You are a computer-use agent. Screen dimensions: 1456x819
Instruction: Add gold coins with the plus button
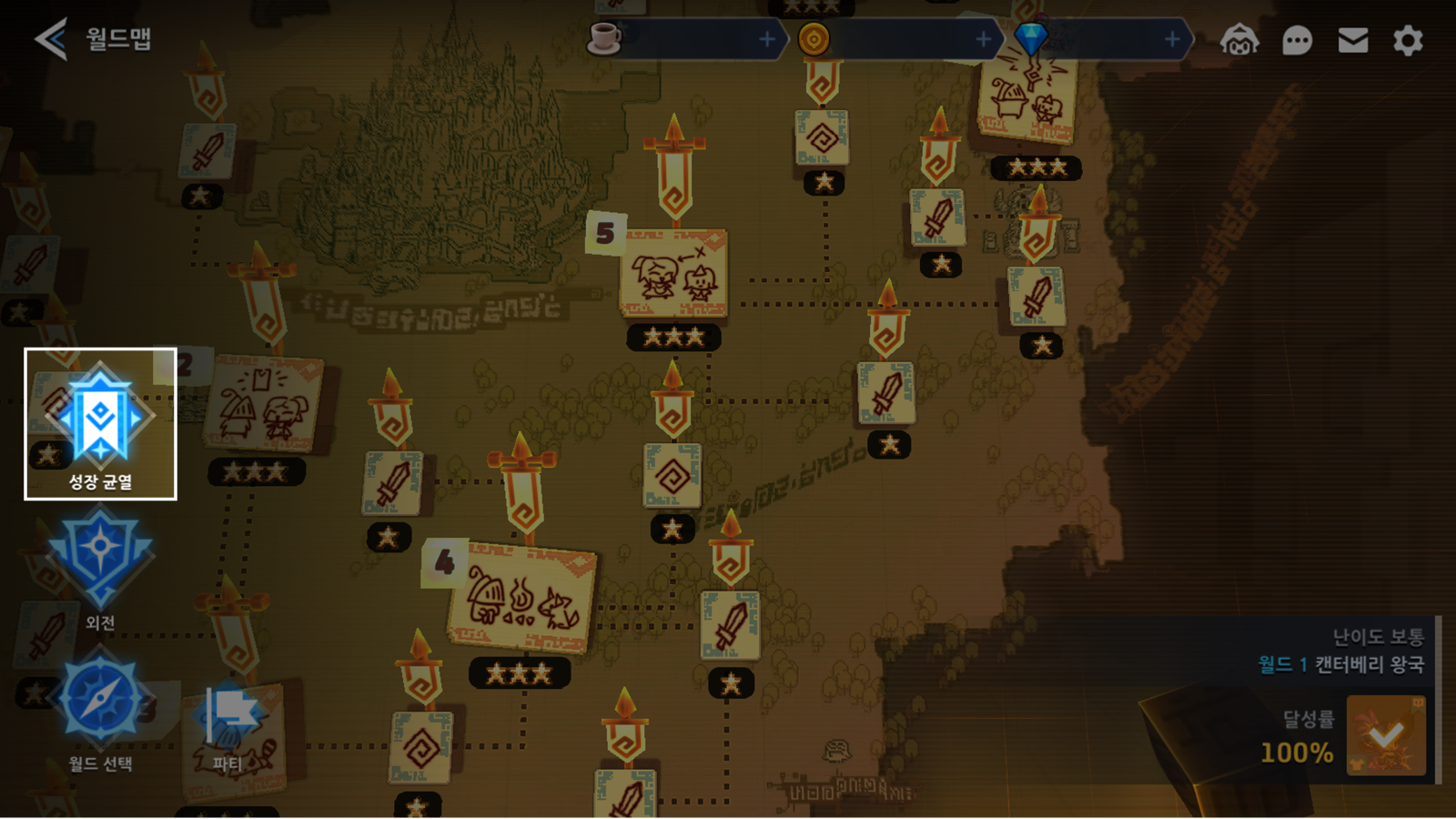point(983,39)
